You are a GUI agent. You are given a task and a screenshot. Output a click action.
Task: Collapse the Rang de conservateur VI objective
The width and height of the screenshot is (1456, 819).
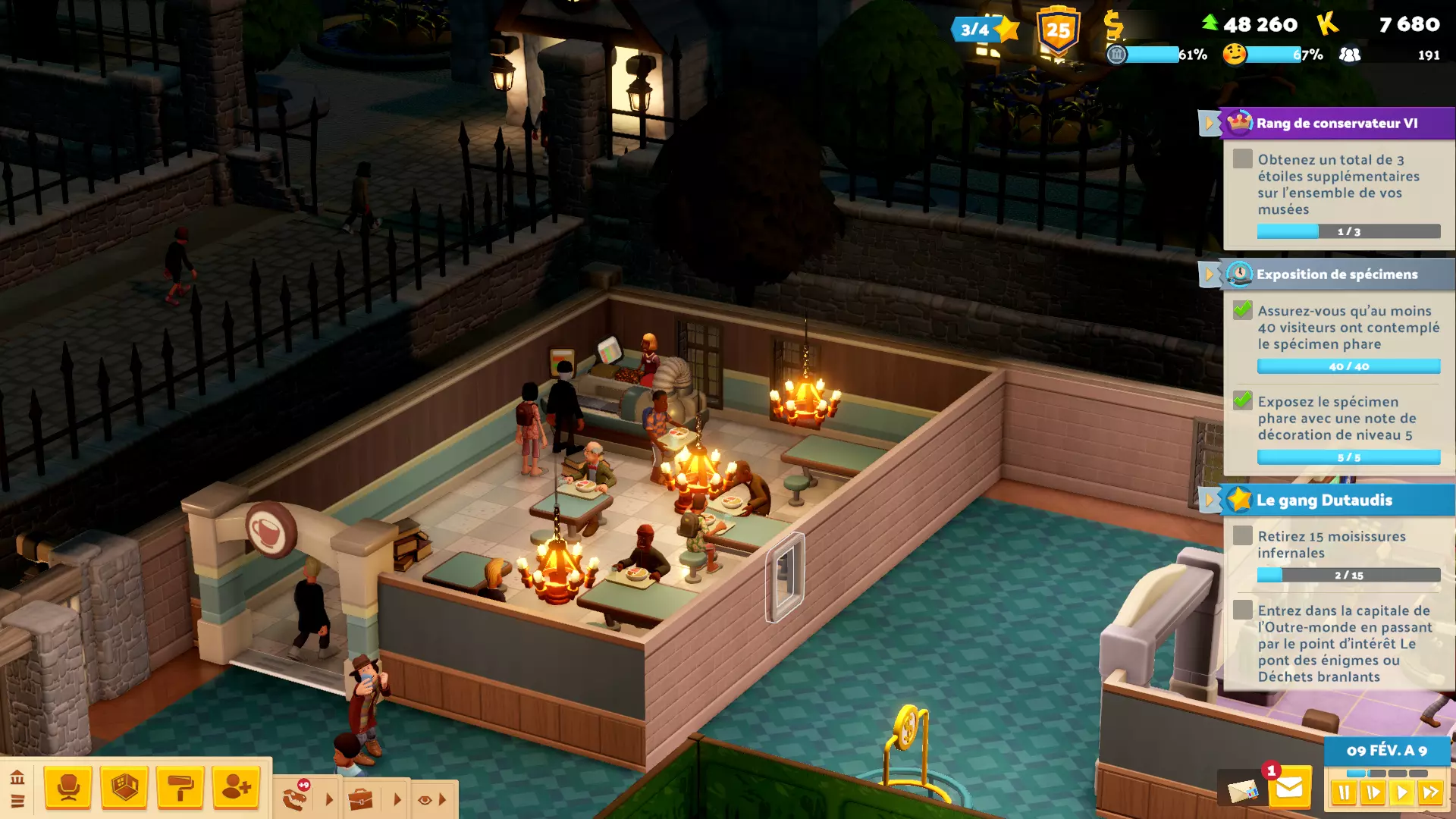click(1209, 123)
